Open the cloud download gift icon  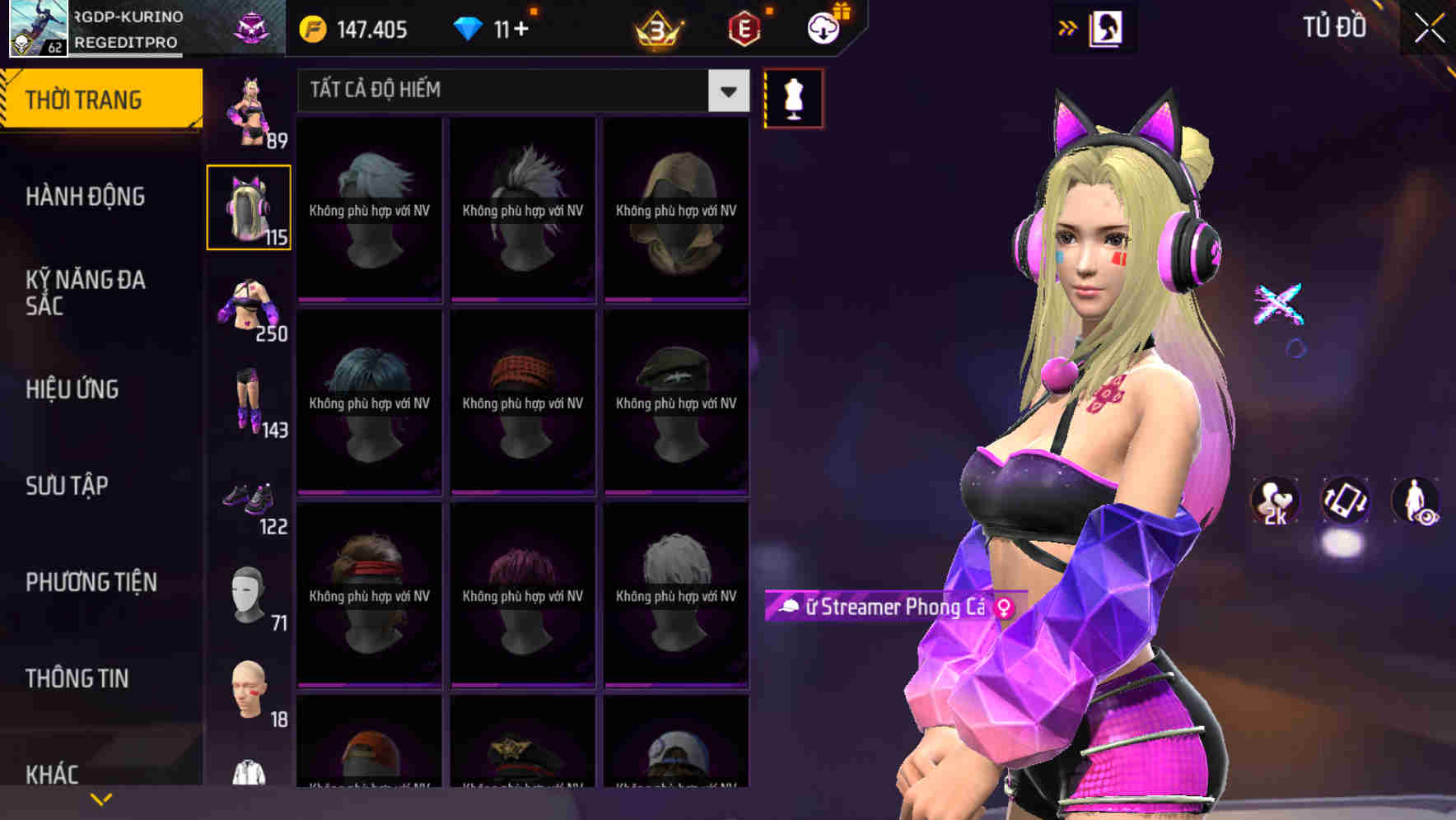pyautogui.click(x=825, y=29)
